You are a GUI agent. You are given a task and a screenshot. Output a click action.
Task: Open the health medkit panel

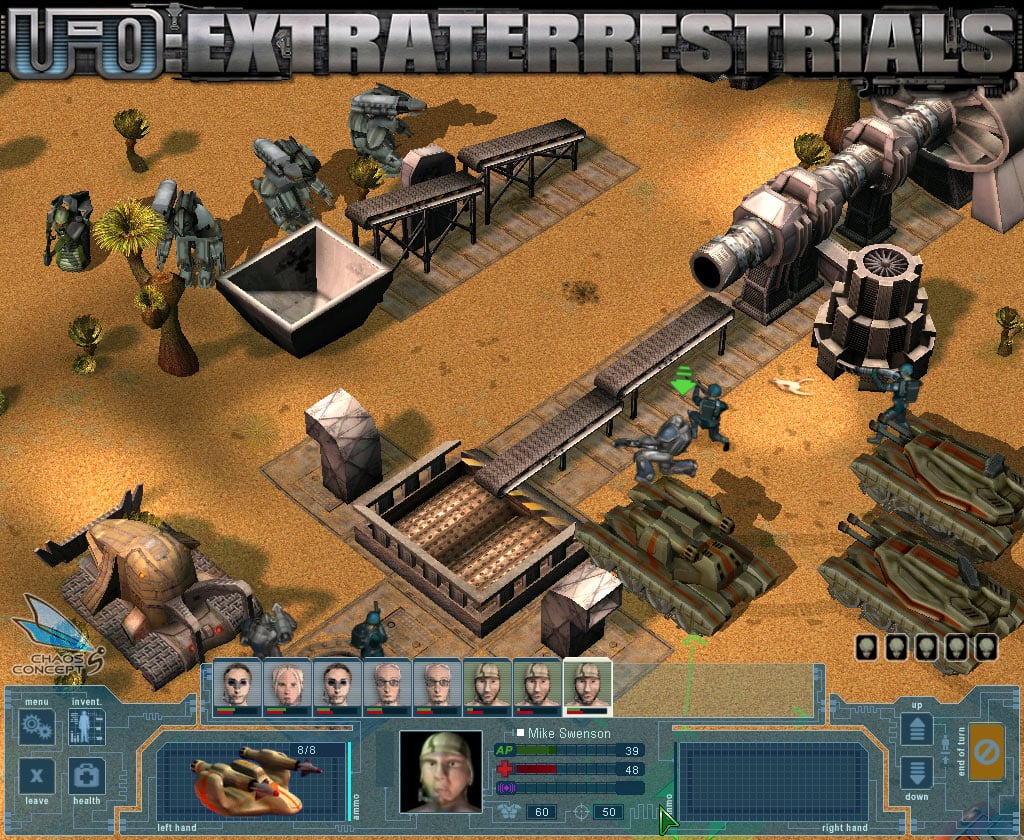pyautogui.click(x=87, y=776)
